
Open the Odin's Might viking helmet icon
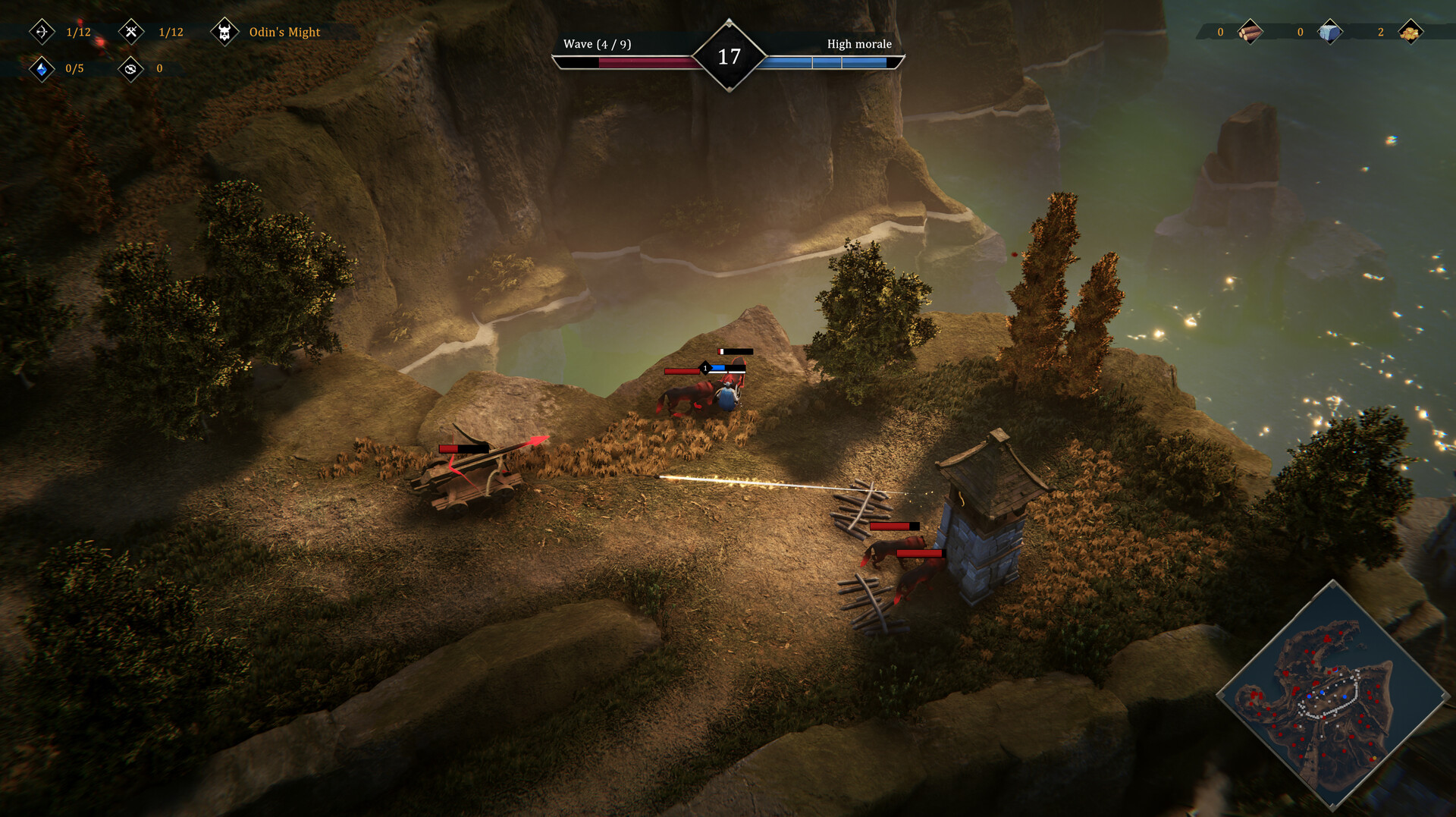click(x=225, y=32)
